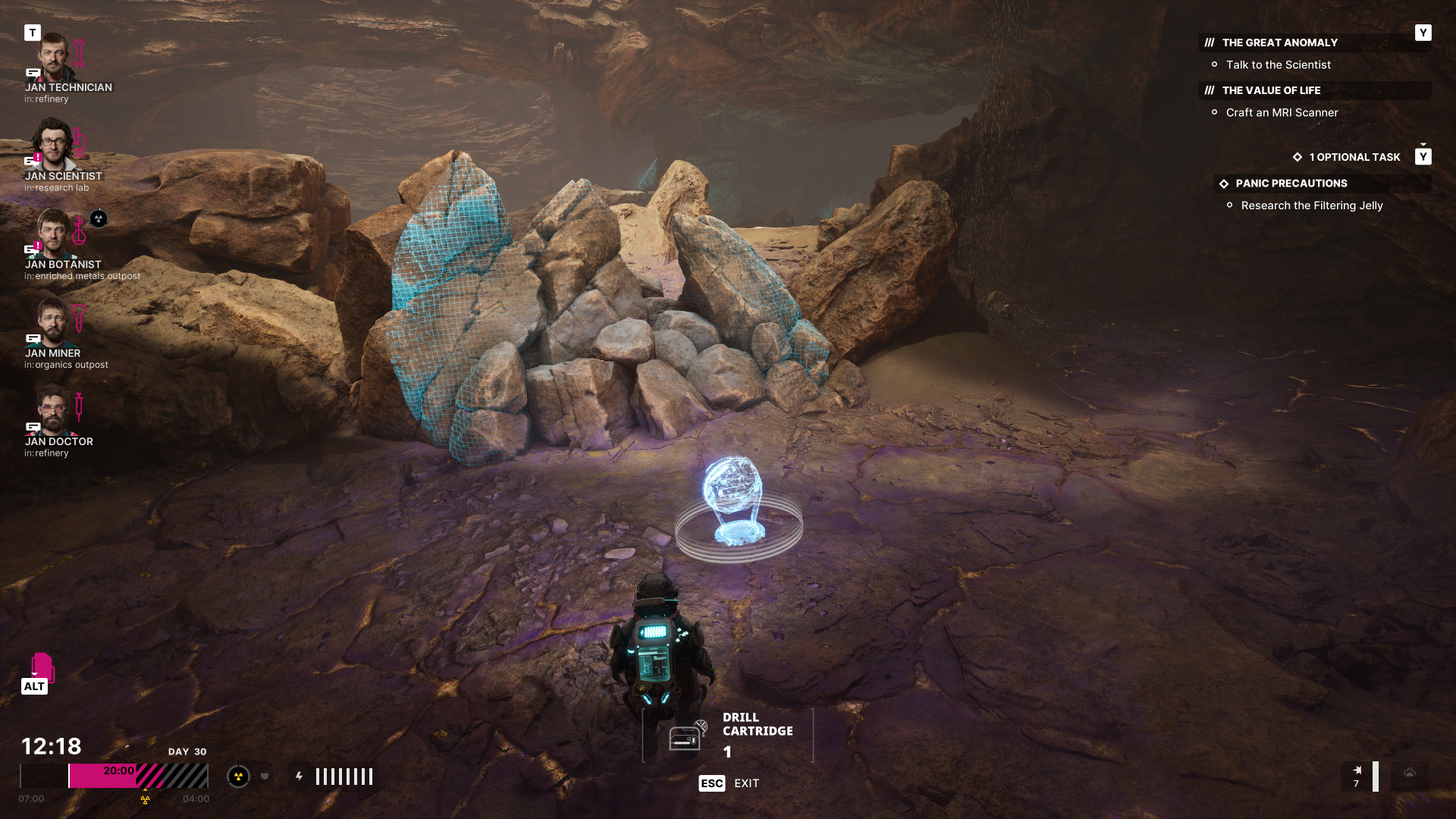
Task: Expand the 1 Optional Task section
Action: pos(1354,158)
